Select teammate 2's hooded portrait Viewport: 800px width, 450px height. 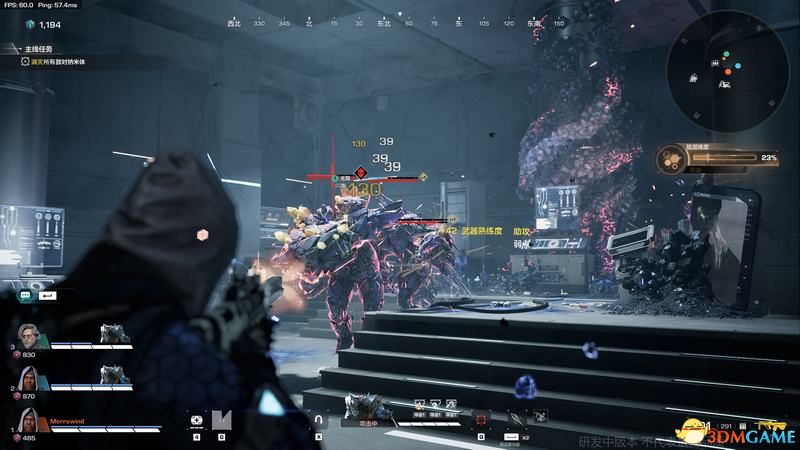(29, 380)
